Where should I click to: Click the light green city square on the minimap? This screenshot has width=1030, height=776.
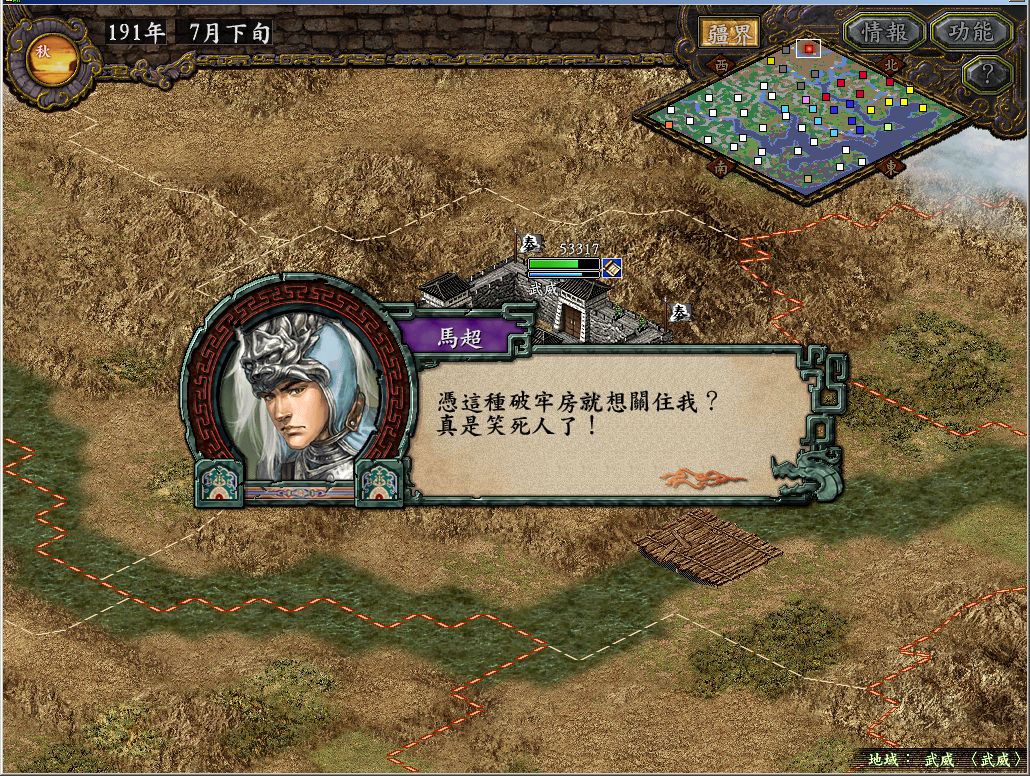coord(888,127)
